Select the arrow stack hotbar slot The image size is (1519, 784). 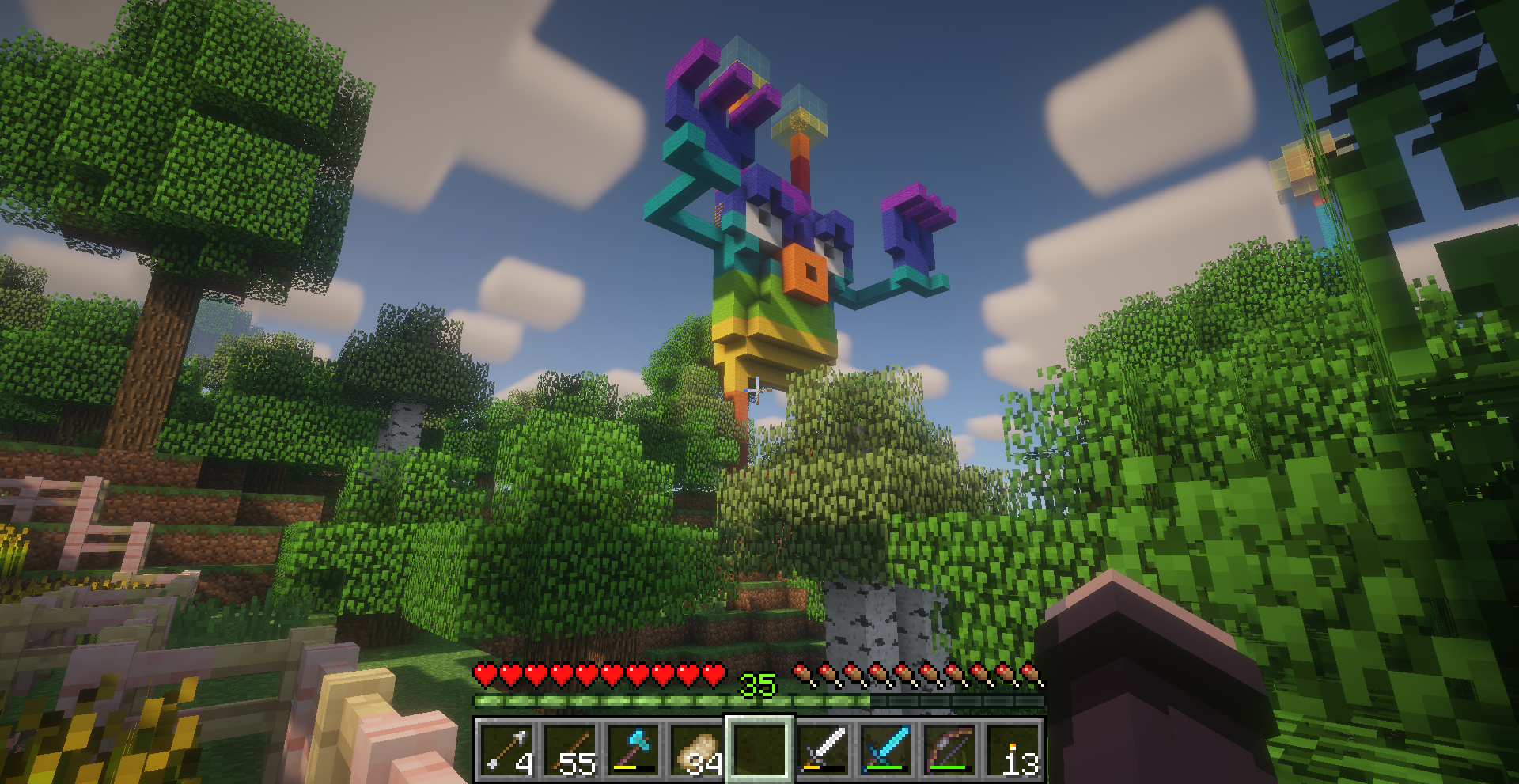[x=506, y=749]
